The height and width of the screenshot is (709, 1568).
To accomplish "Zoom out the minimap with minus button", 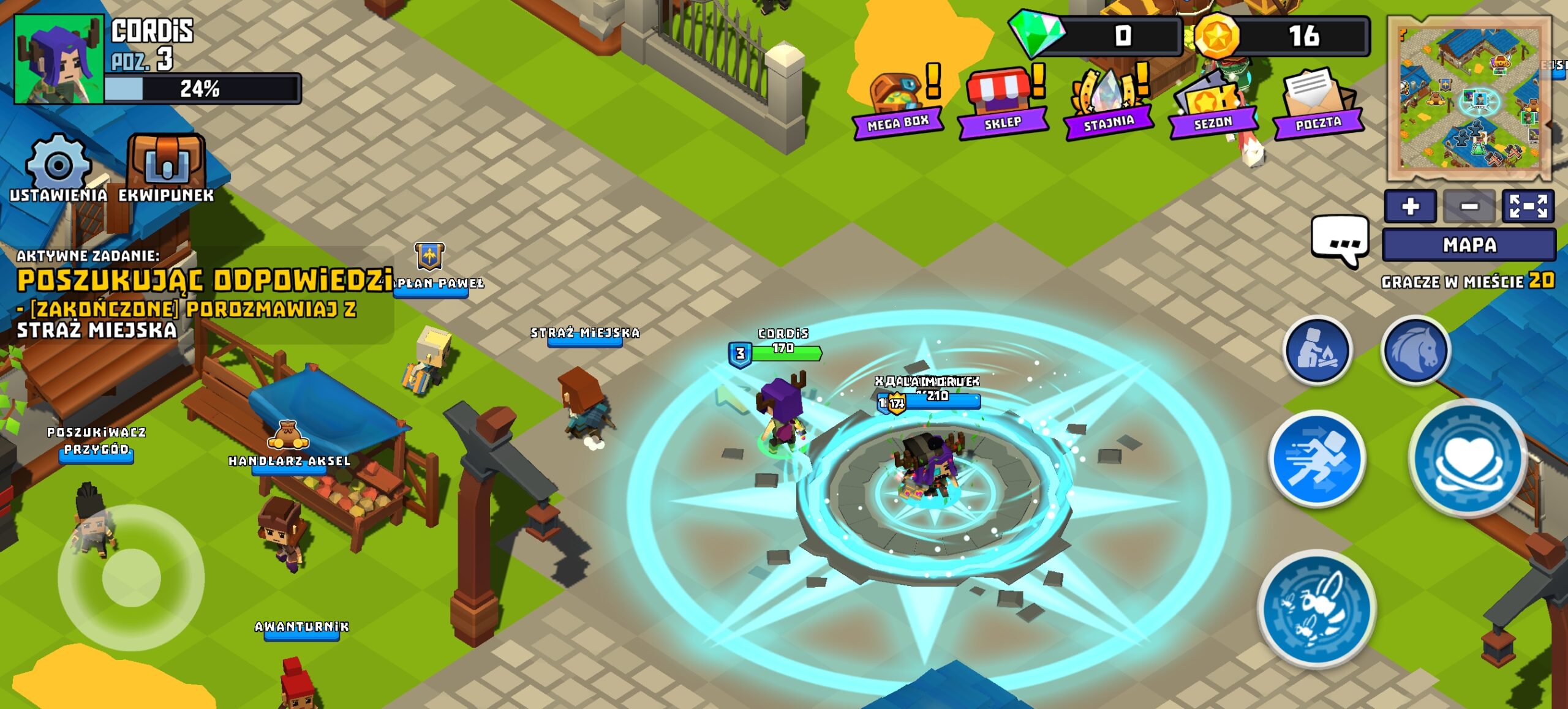I will (x=1469, y=206).
